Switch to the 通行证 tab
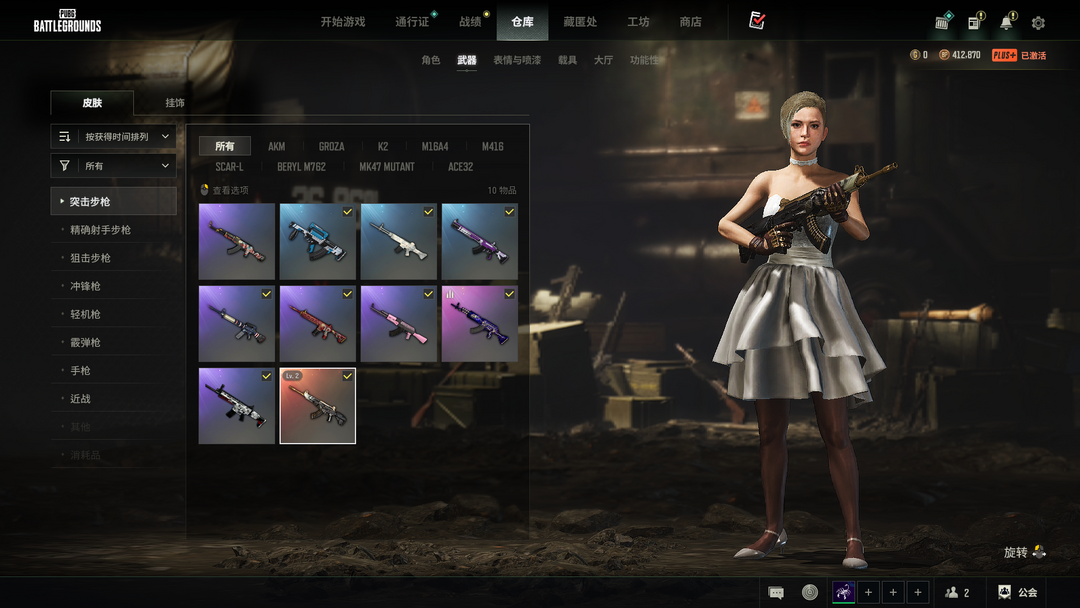This screenshot has width=1080, height=608. [412, 22]
